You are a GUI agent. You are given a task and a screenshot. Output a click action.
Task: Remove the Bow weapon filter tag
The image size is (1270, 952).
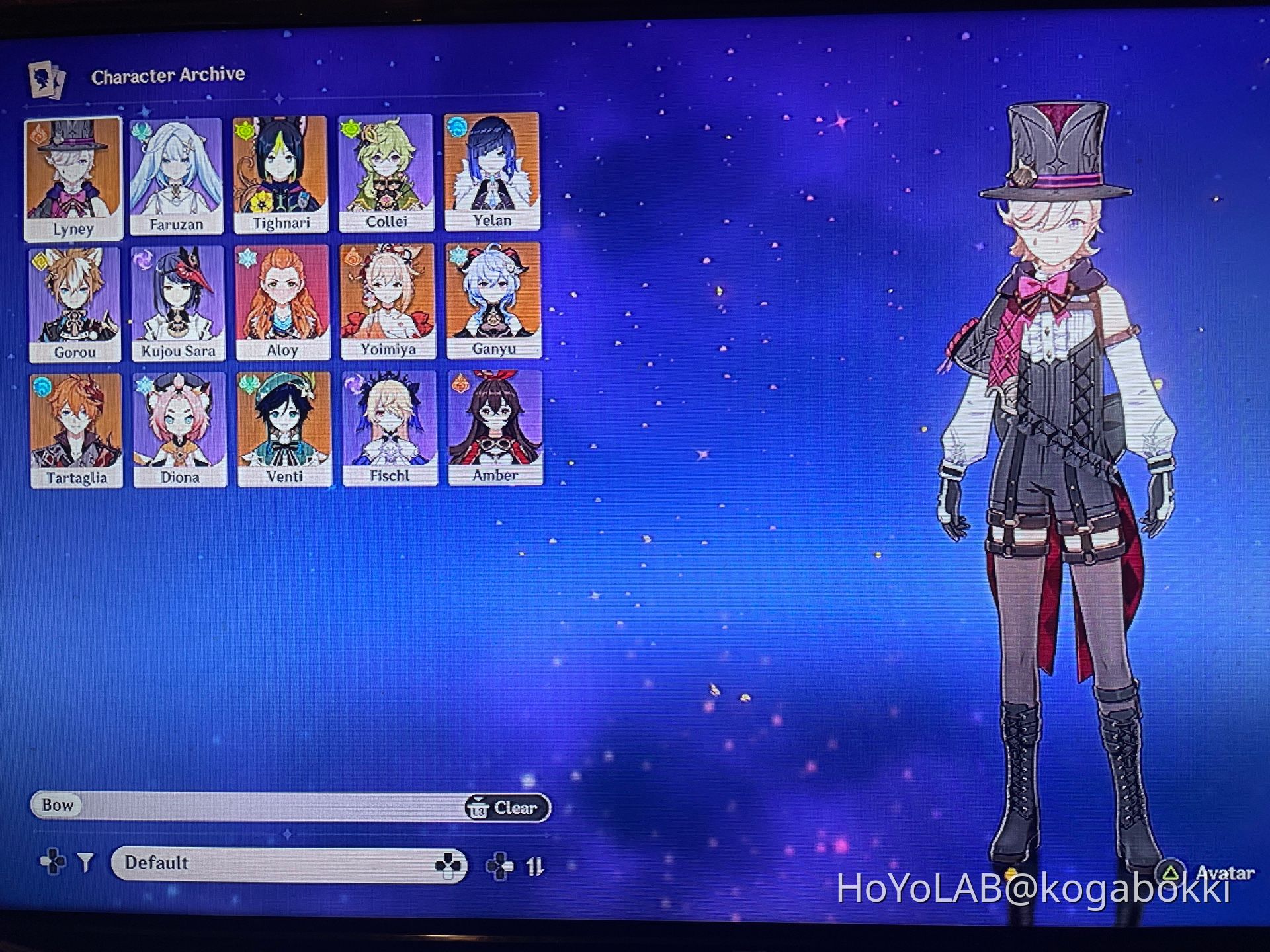click(58, 806)
